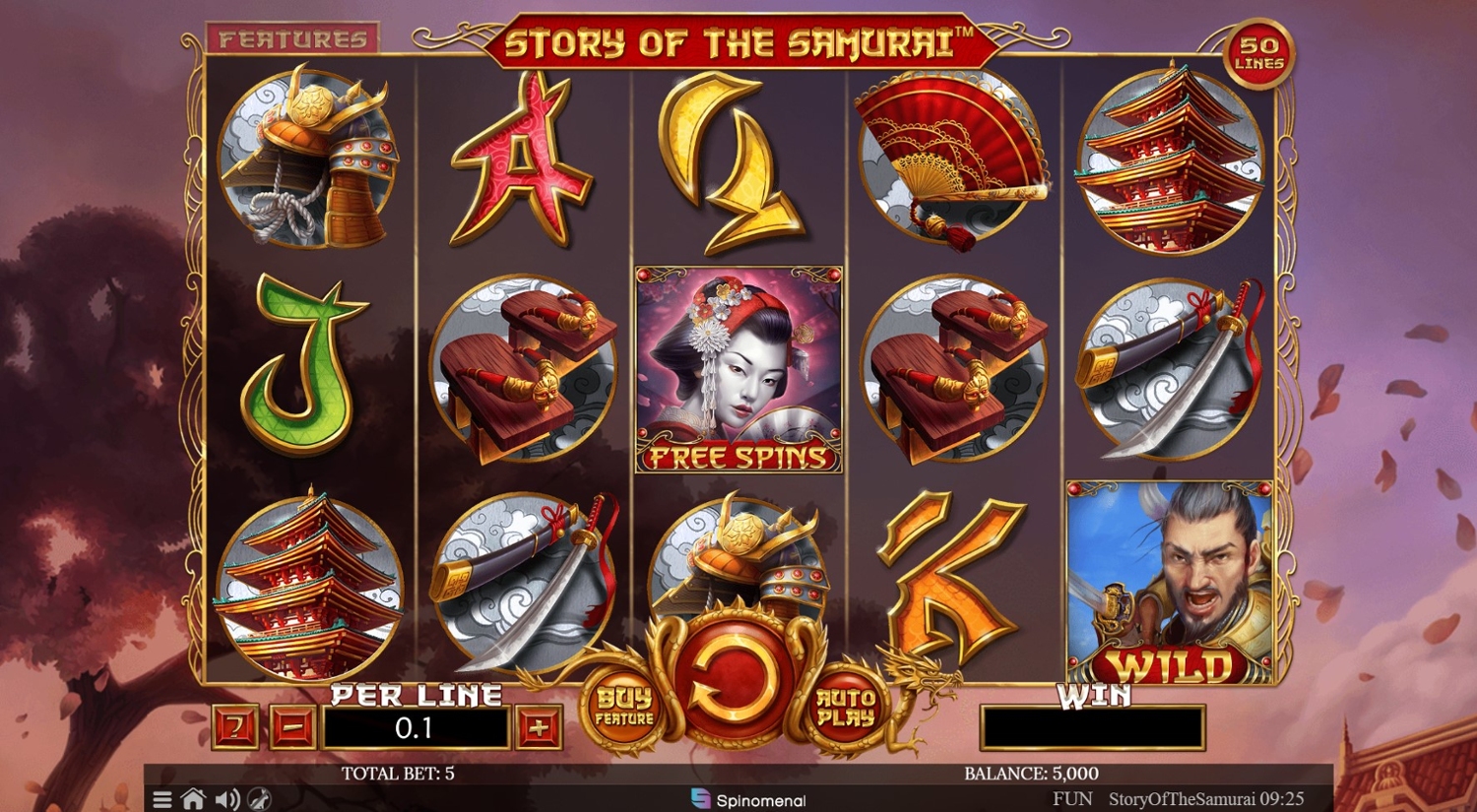The height and width of the screenshot is (812, 1477).
Task: Open the Features panel
Action: tap(292, 38)
